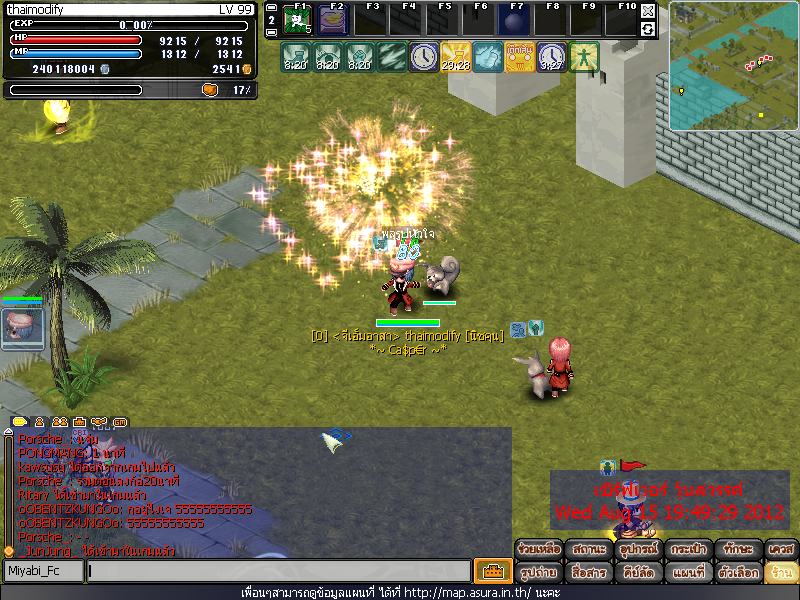The width and height of the screenshot is (800, 600).
Task: Click the hotbar rotate arrows button
Action: (648, 29)
